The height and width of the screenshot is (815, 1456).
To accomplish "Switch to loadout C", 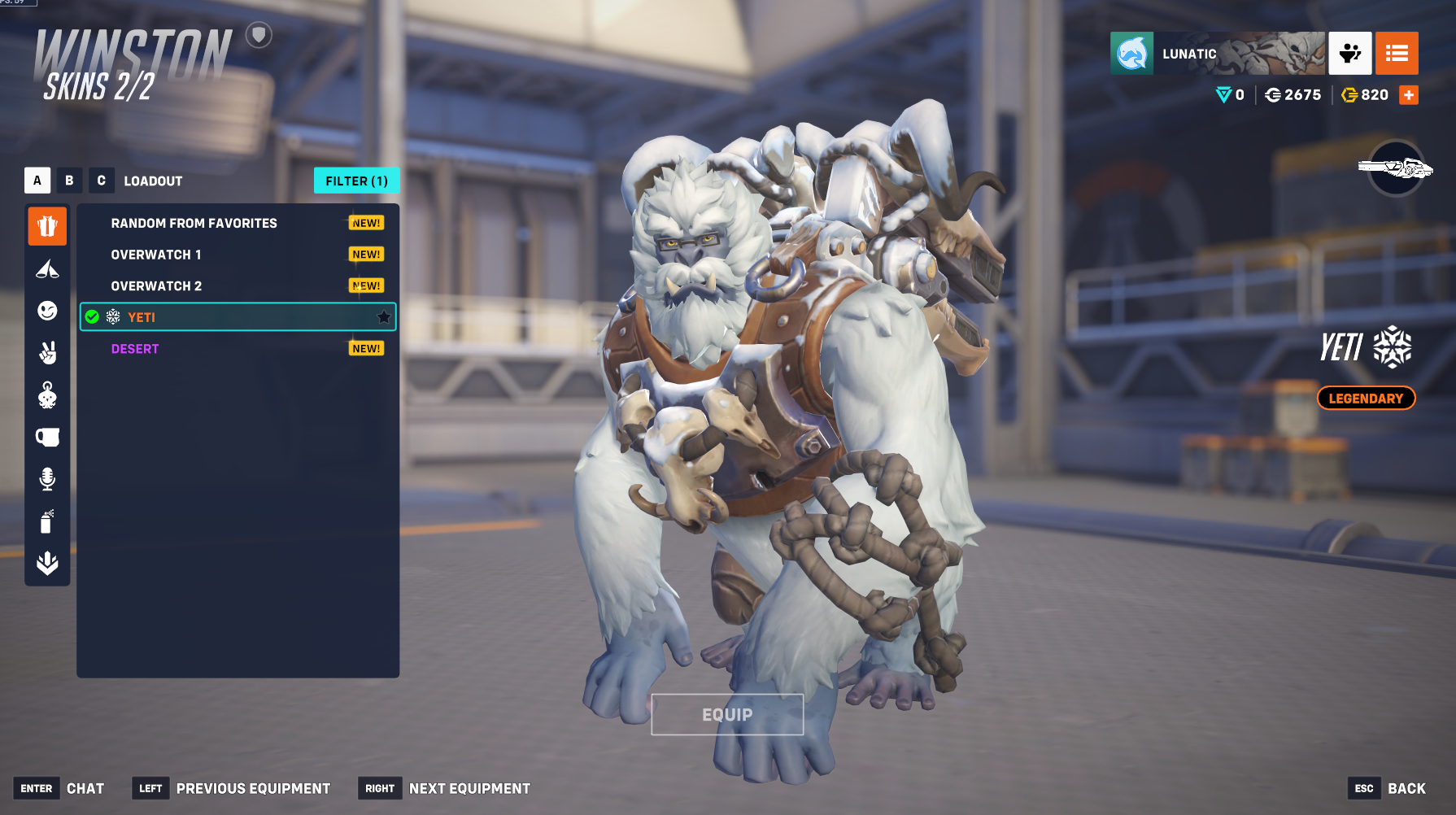I will click(x=101, y=181).
